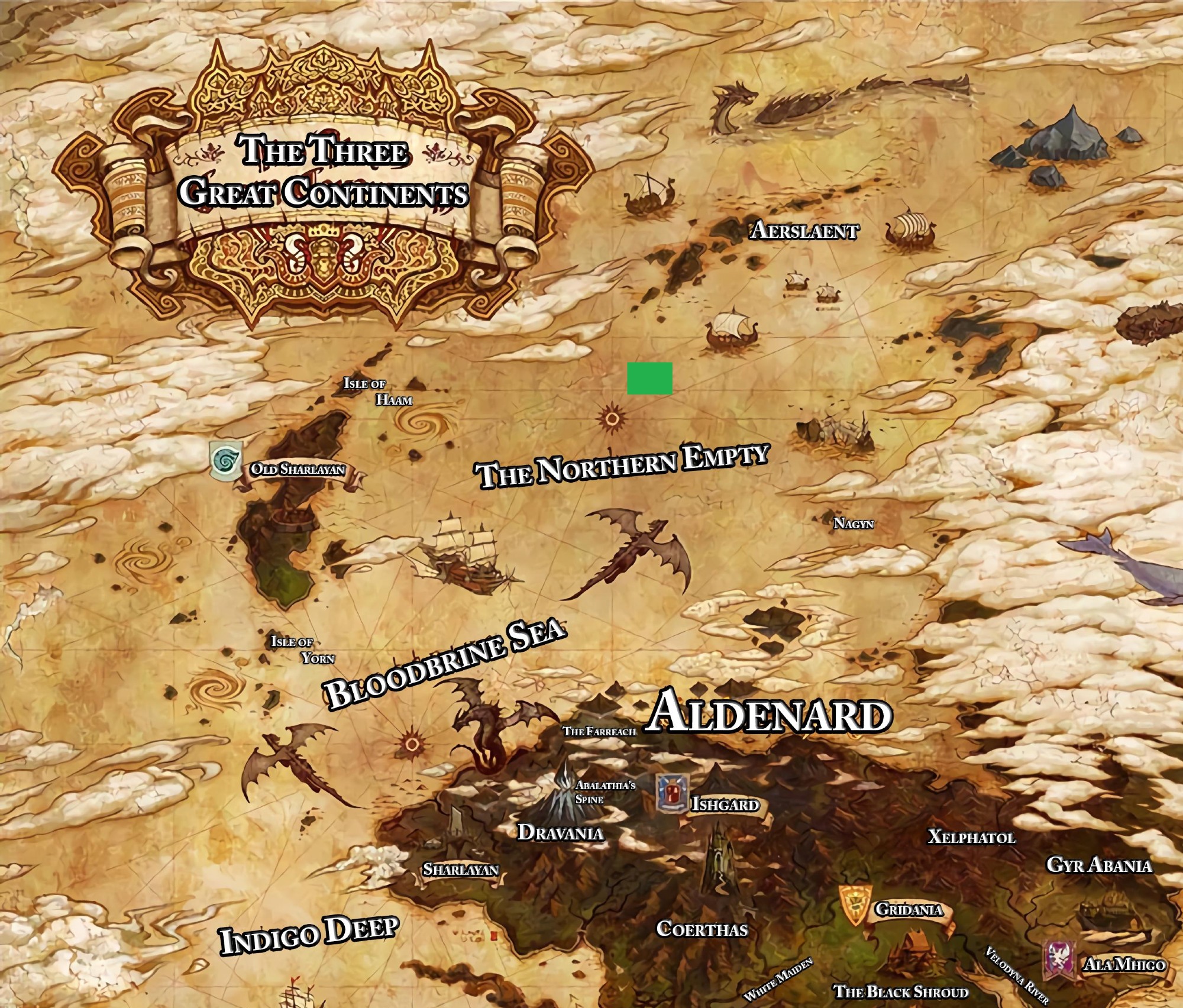This screenshot has width=1183, height=1008.
Task: Click the green square map marker
Action: click(x=649, y=378)
